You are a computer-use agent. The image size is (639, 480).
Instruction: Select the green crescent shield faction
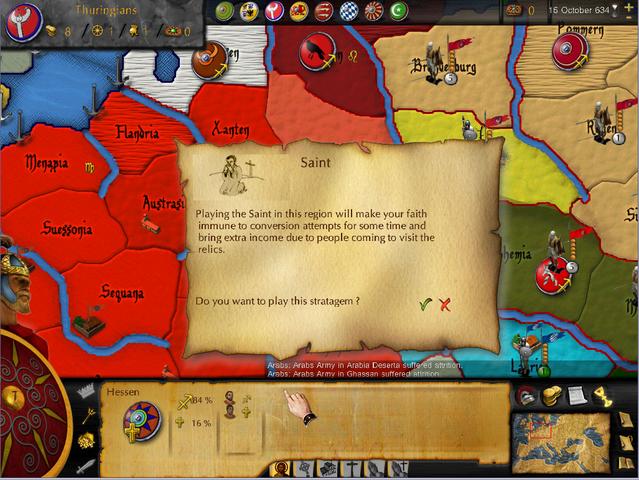point(396,11)
